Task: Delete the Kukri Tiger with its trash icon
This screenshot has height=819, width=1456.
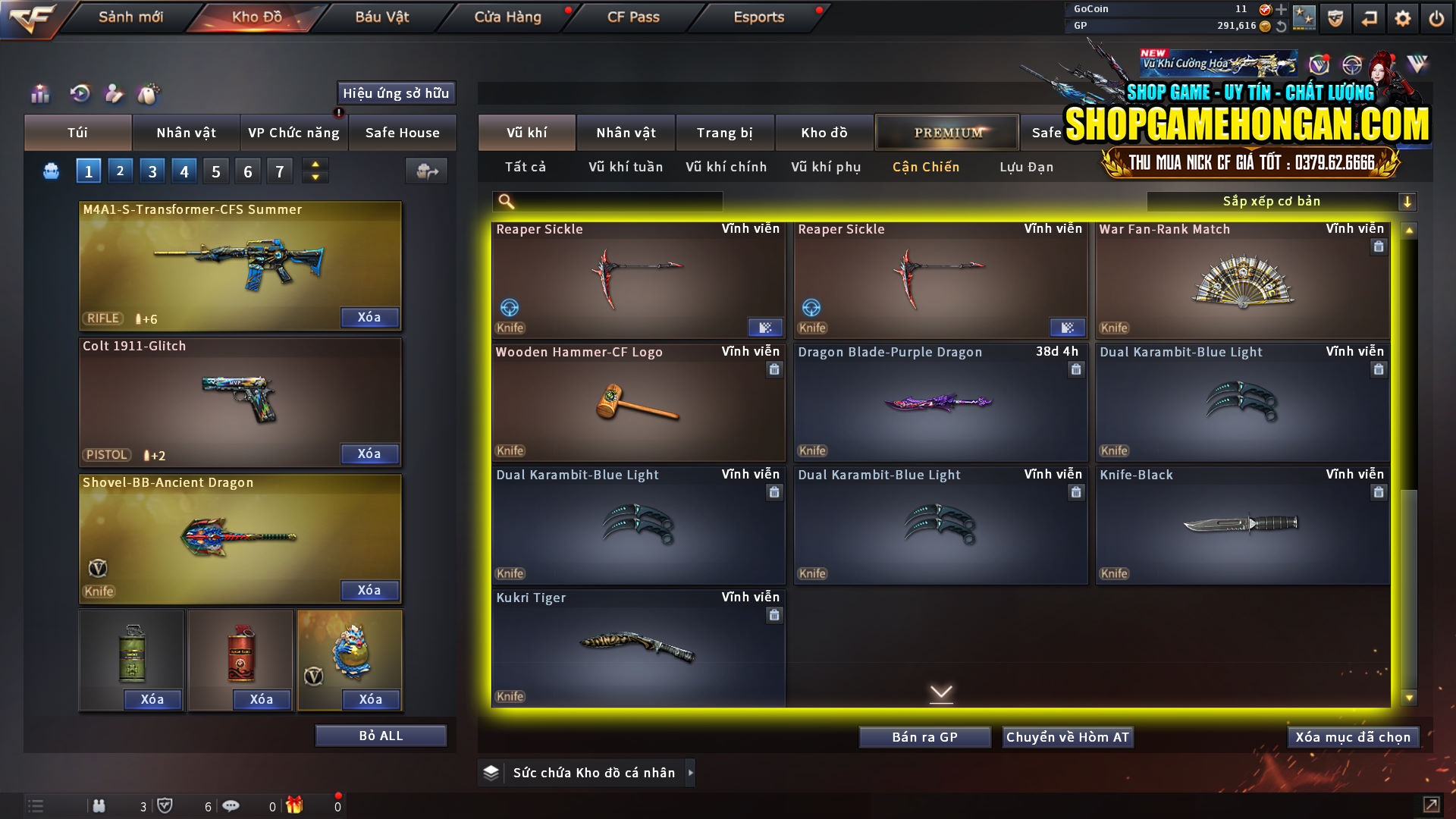Action: 774,615
